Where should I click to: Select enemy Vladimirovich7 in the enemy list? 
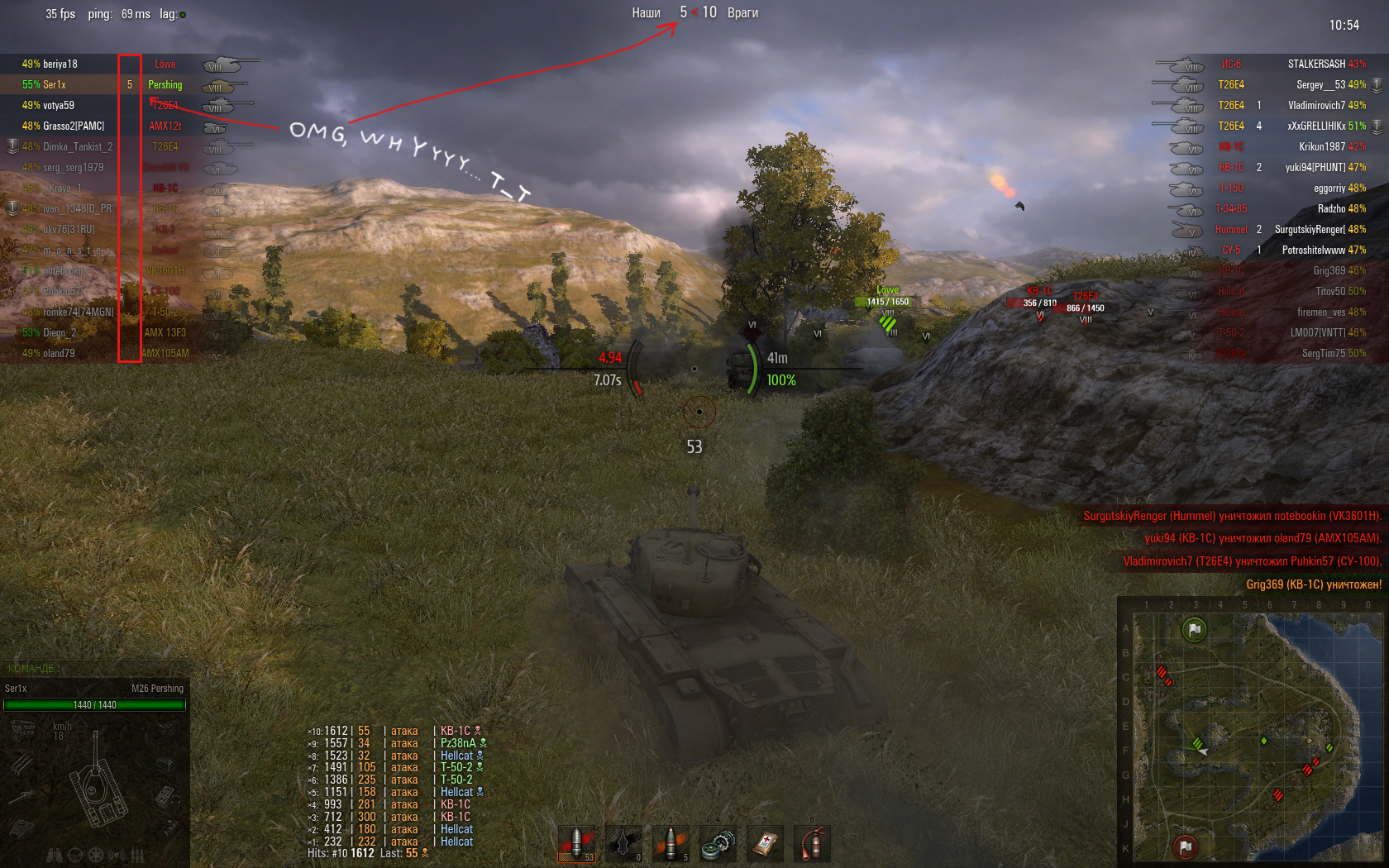(1316, 106)
